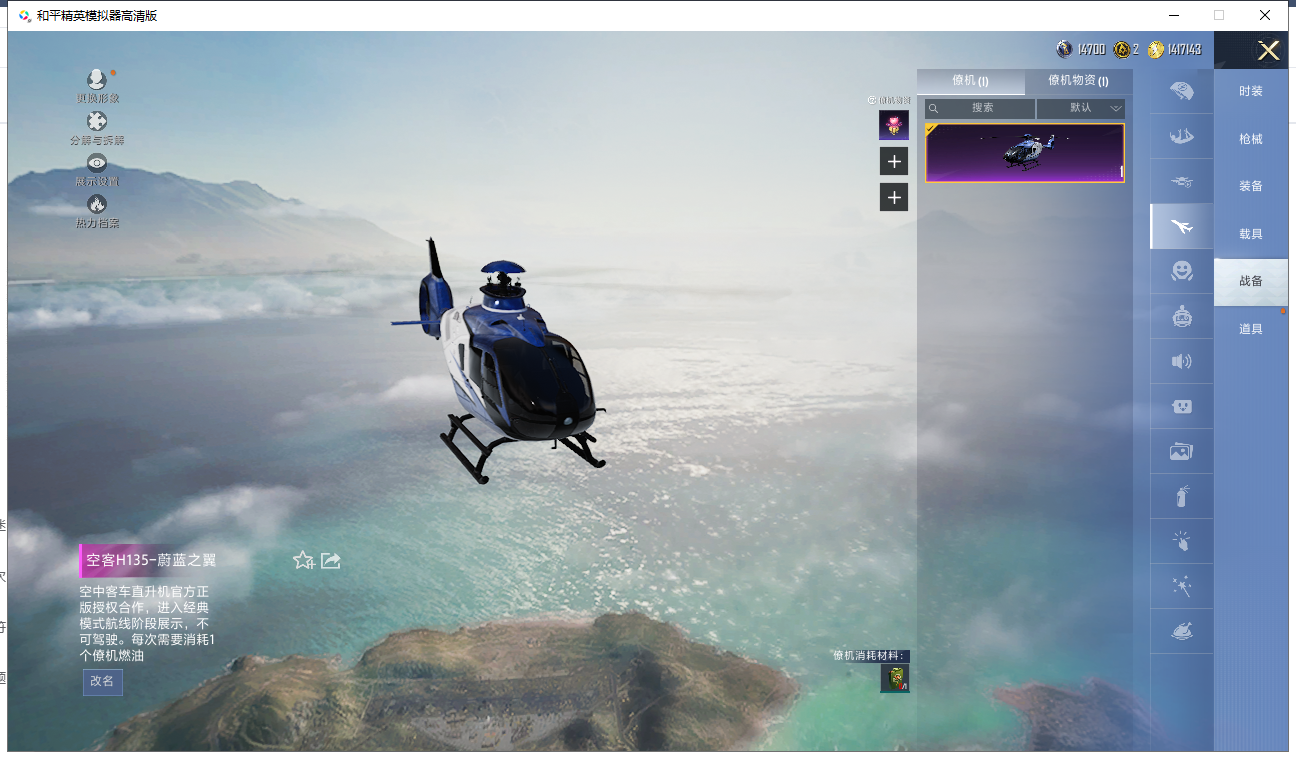Open the 热力档案 flame icon

[97, 206]
